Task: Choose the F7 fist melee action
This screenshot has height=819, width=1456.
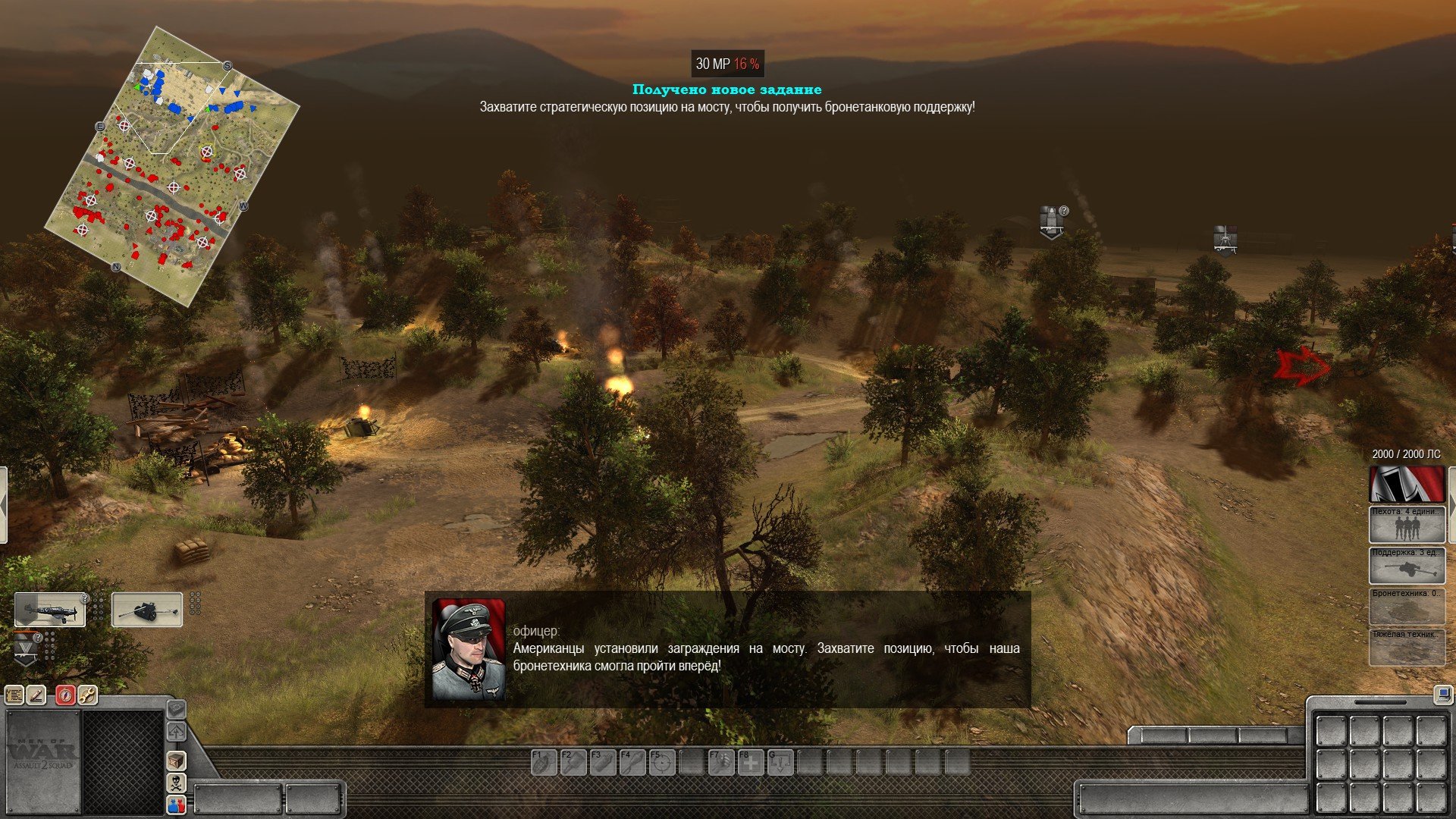Action: click(x=721, y=762)
